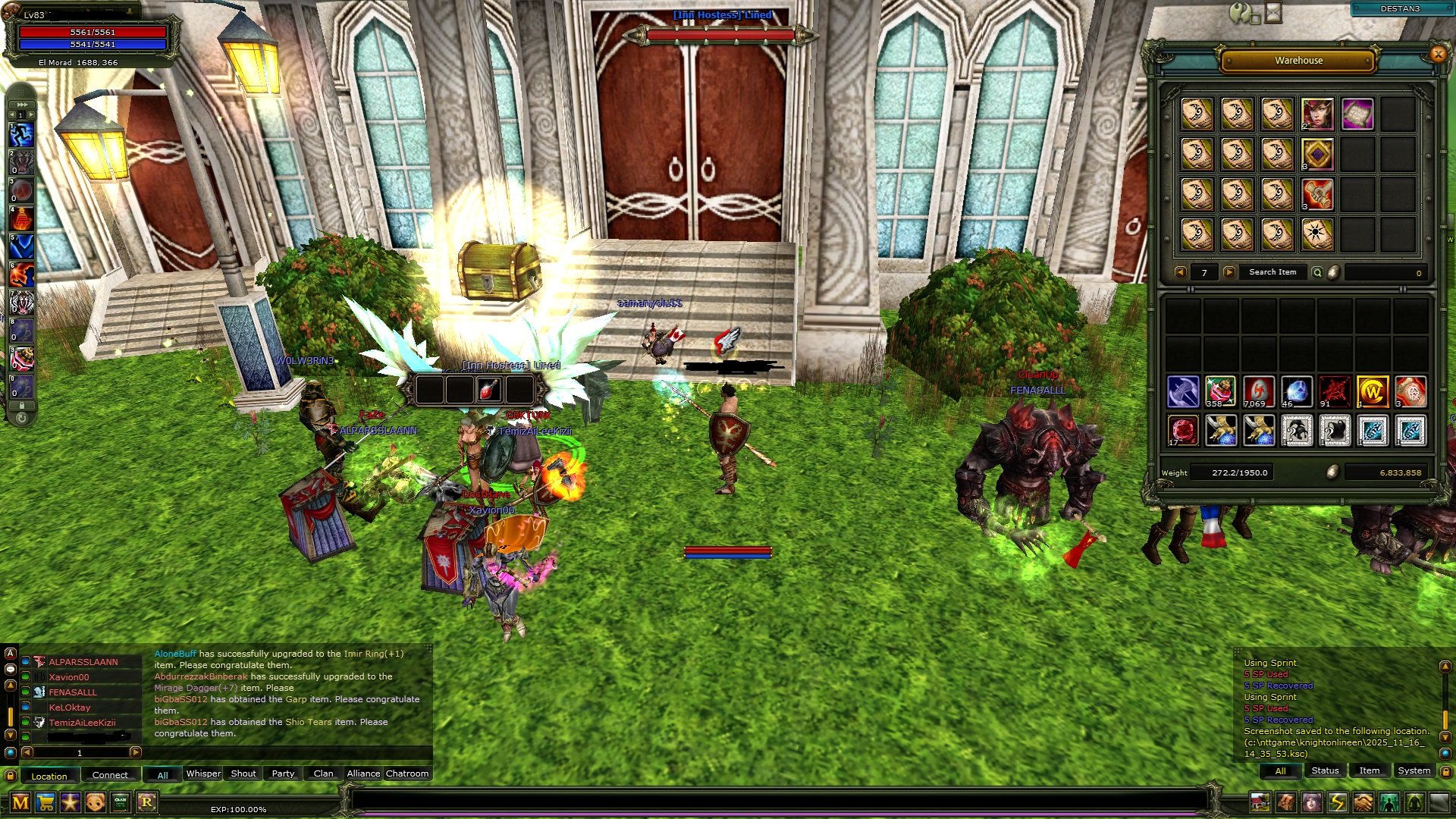Screen dimensions: 1456x819
Task: Show the System log tab
Action: tap(1414, 770)
